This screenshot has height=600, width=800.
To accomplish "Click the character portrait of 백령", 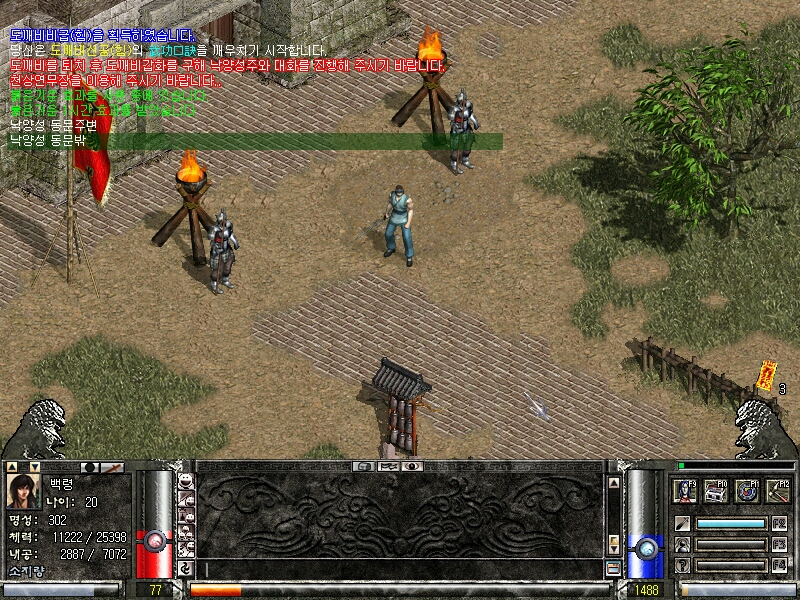I will point(24,491).
